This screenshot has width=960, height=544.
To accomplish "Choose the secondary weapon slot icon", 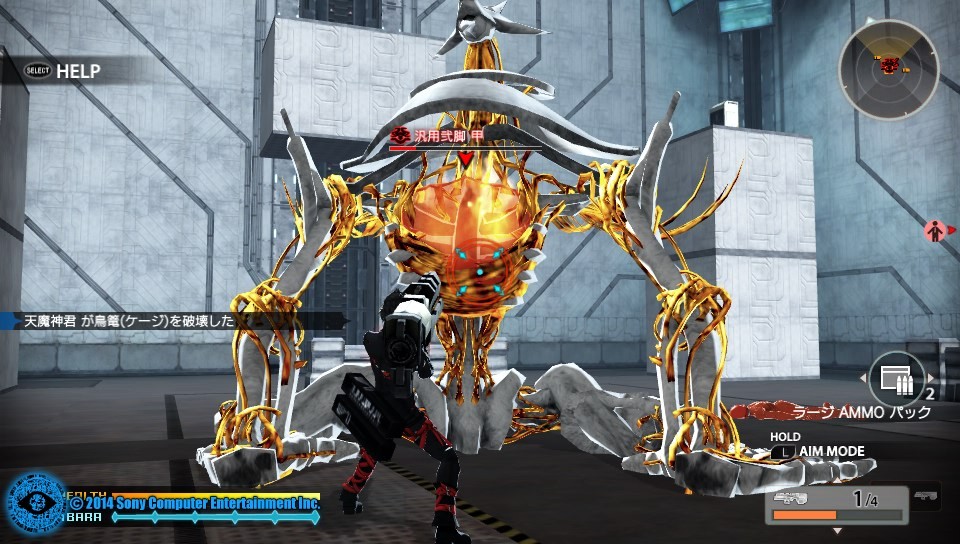I will 926,496.
